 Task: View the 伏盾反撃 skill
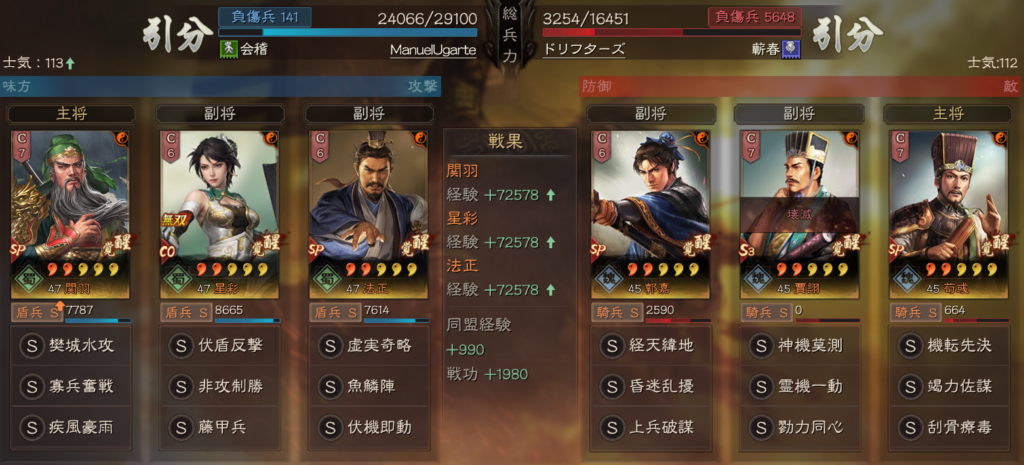(x=219, y=346)
